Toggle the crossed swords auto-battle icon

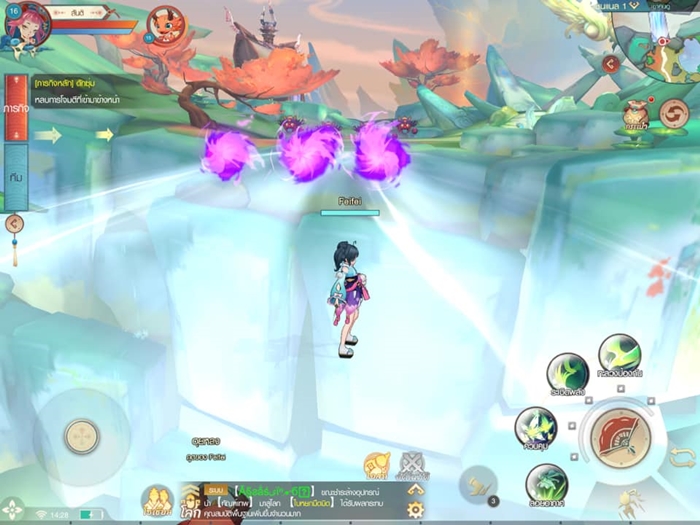pyautogui.click(x=412, y=464)
